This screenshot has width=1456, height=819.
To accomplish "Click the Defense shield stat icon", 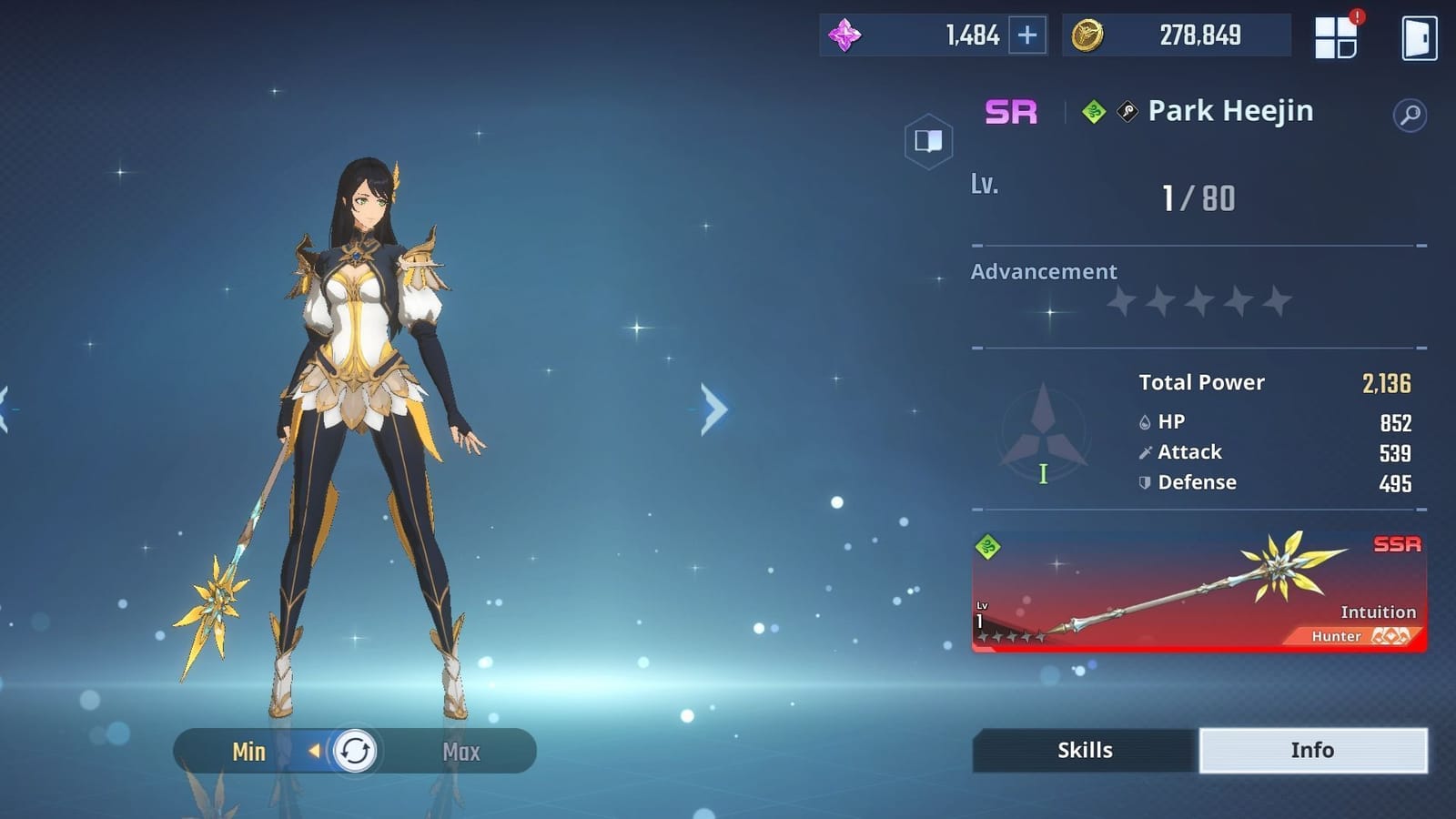I will [1144, 483].
